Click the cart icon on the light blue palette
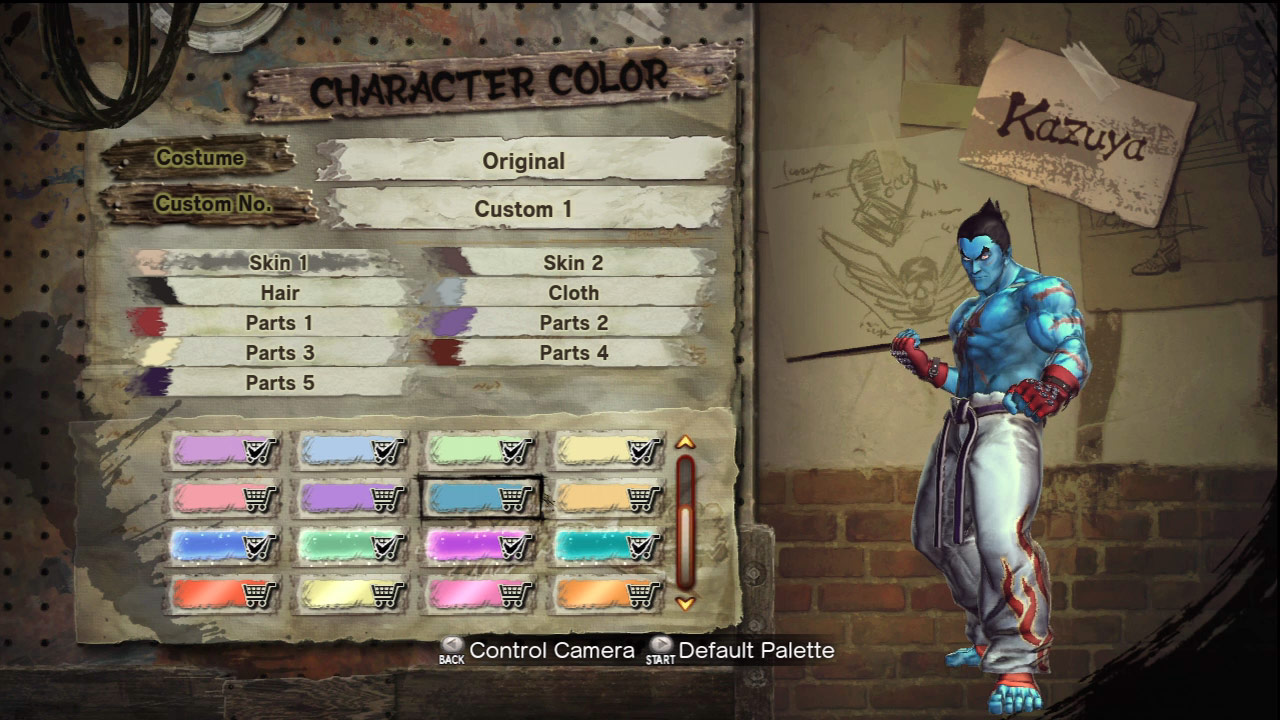The image size is (1280, 720). click(385, 450)
